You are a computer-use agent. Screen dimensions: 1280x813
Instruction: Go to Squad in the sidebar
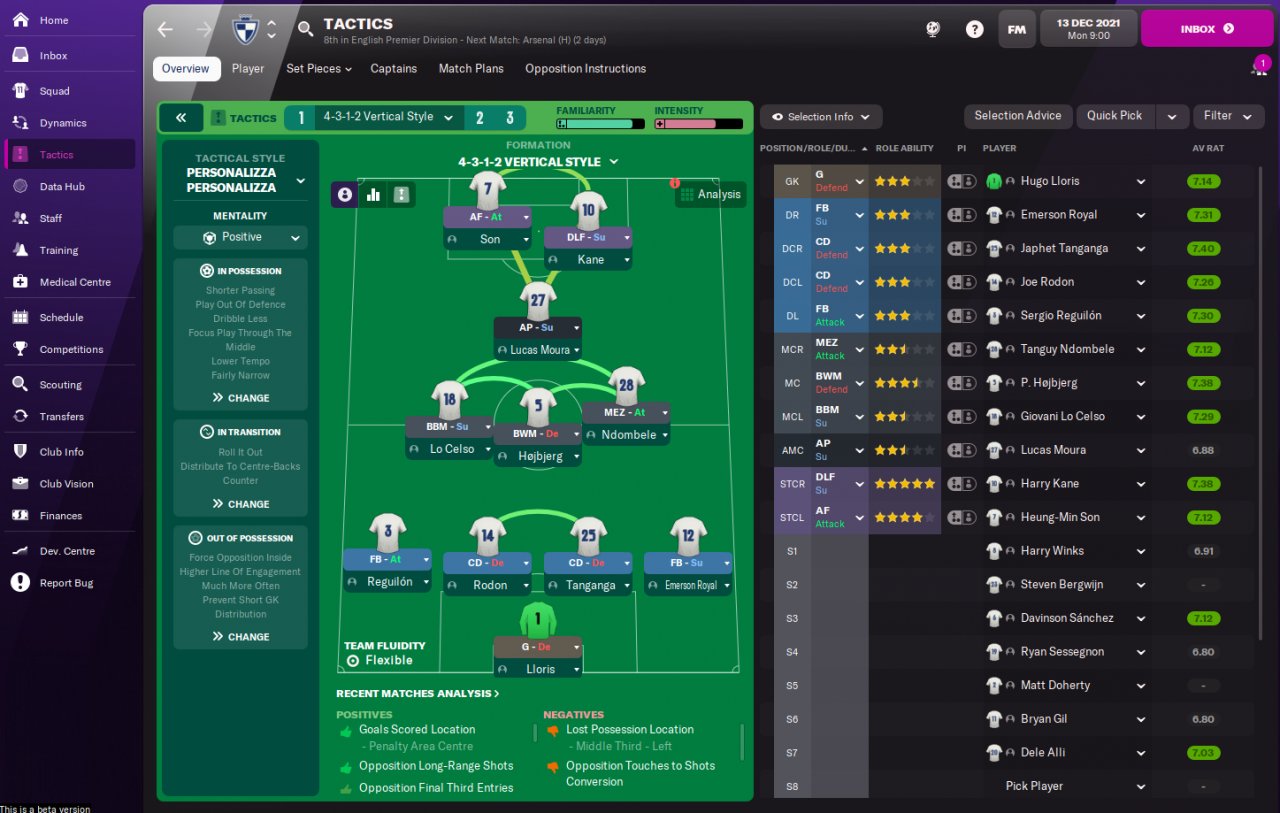click(x=55, y=91)
